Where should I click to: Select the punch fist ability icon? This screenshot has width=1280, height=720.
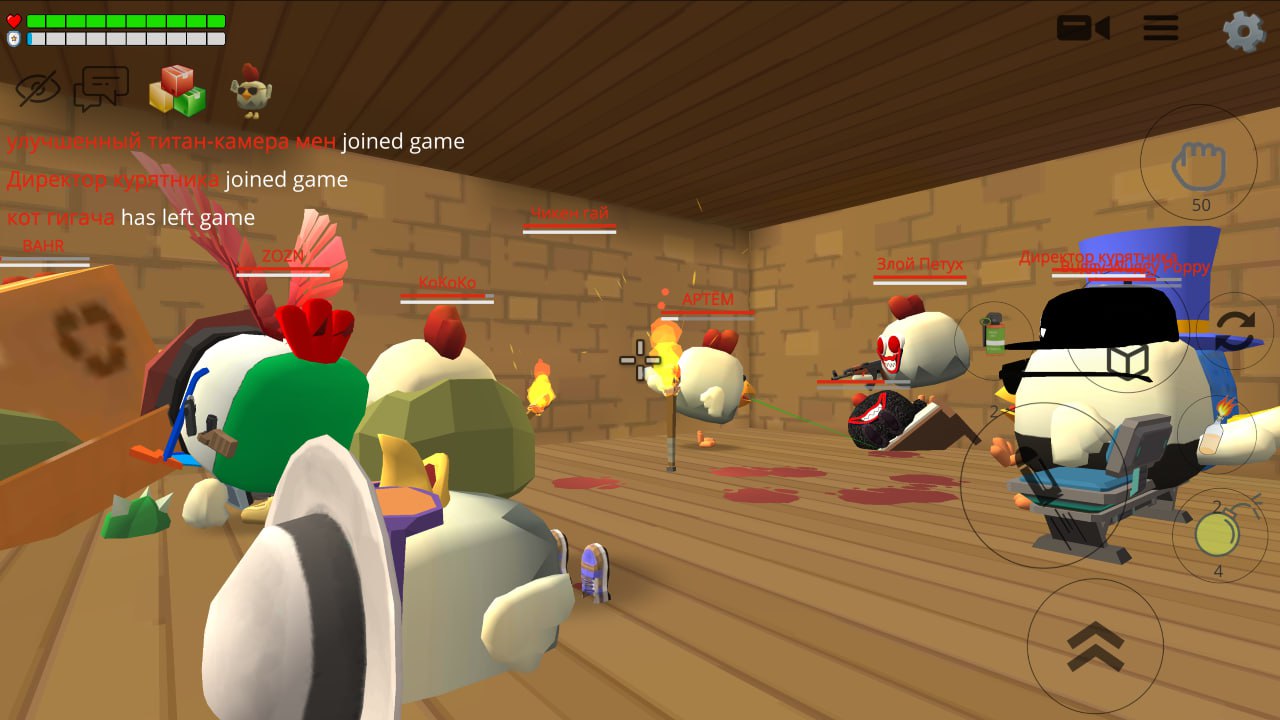click(x=1200, y=170)
